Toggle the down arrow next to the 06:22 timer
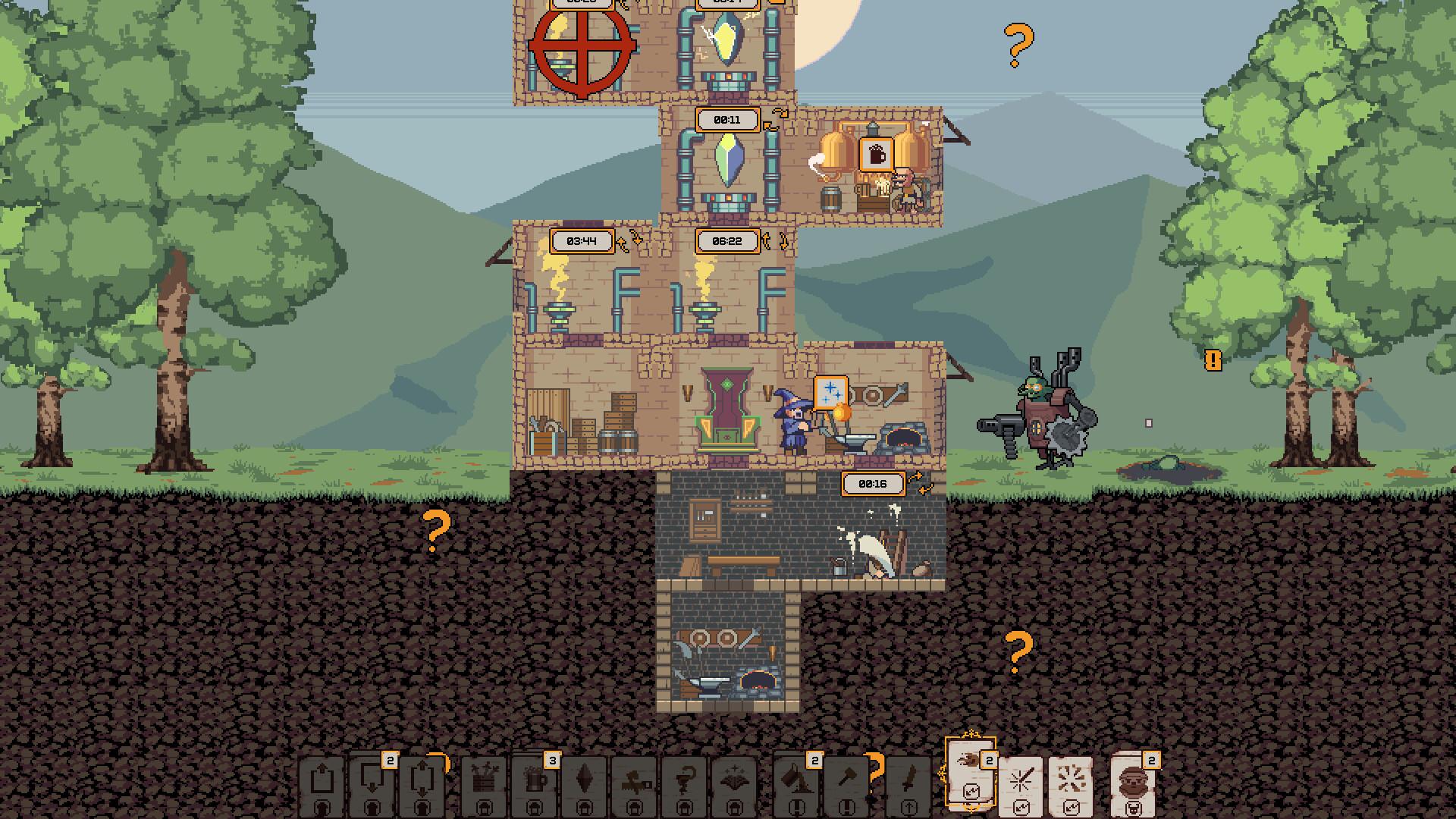 (783, 241)
